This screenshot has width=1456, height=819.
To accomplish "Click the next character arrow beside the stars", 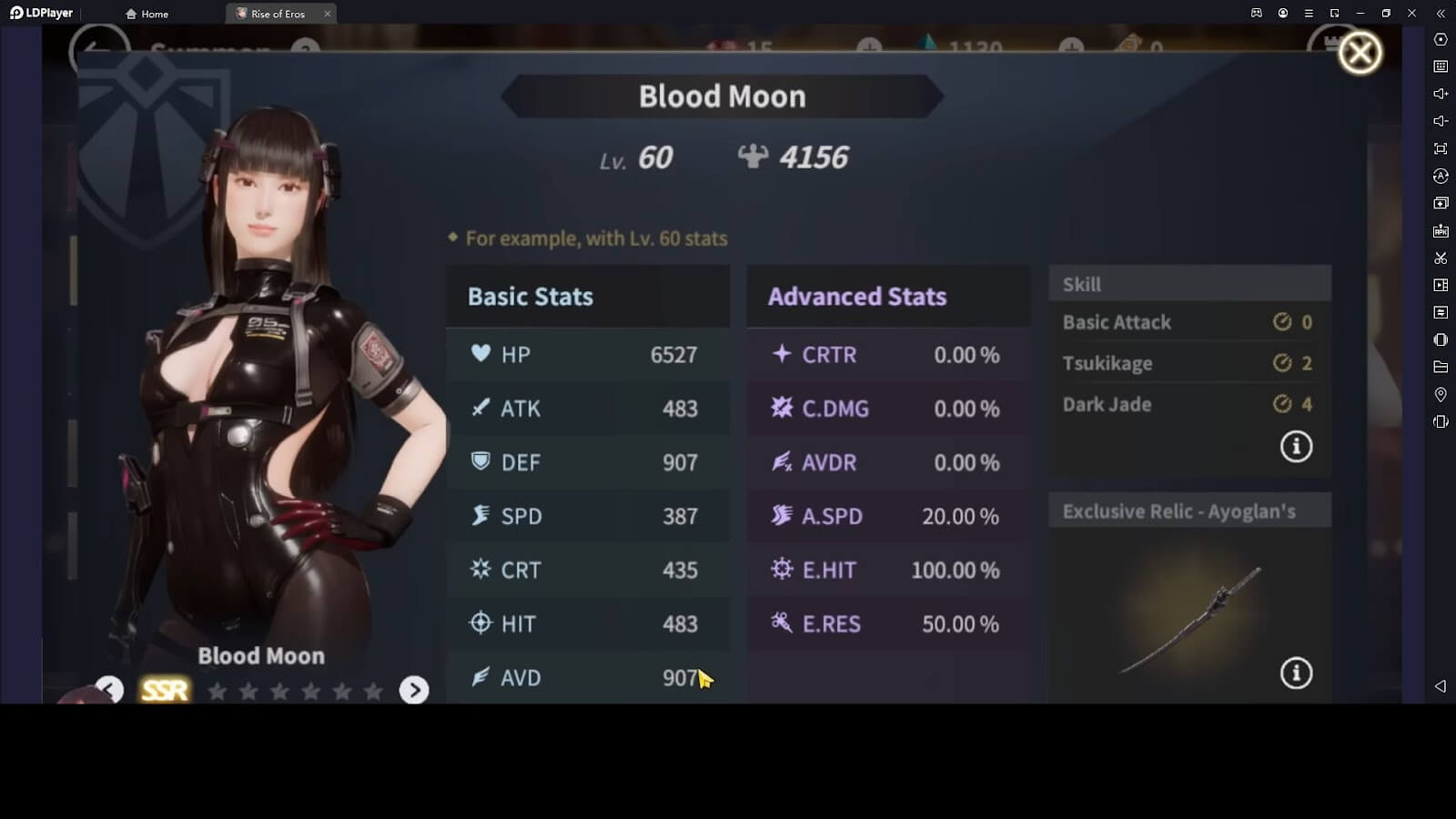I will pos(415,692).
